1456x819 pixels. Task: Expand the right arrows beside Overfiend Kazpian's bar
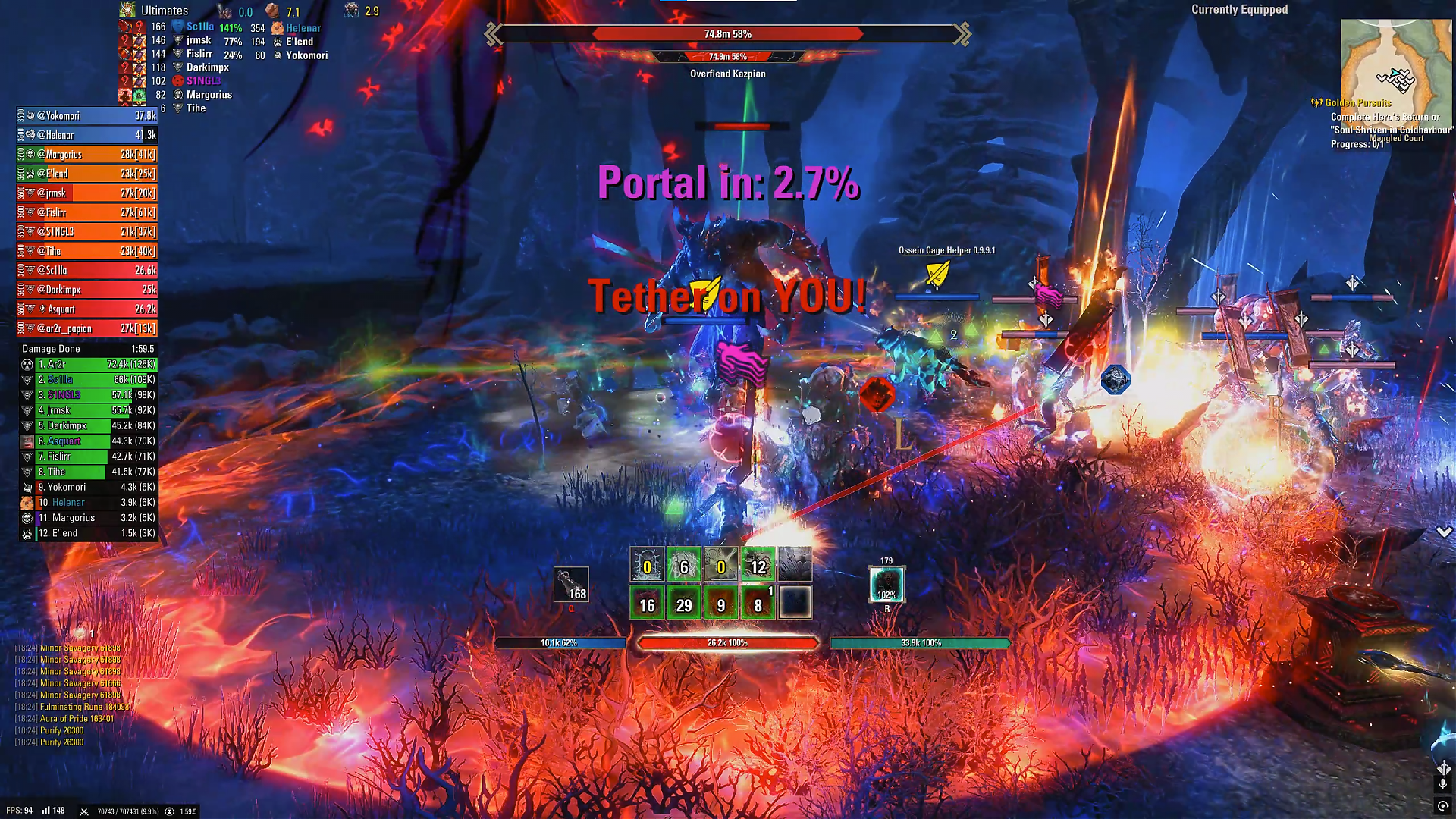point(964,34)
